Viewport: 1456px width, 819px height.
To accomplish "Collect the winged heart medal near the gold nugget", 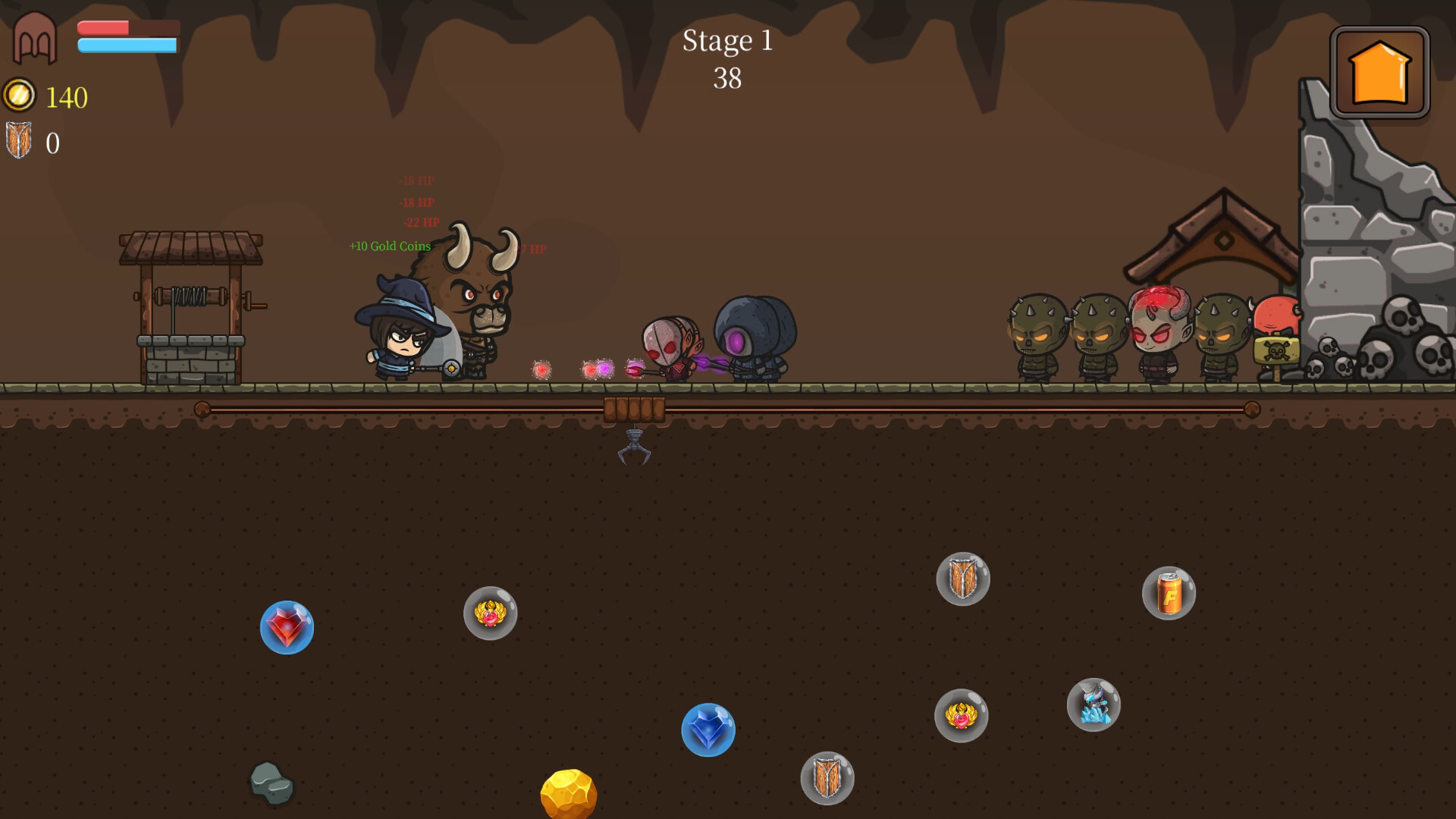I will coord(491,616).
